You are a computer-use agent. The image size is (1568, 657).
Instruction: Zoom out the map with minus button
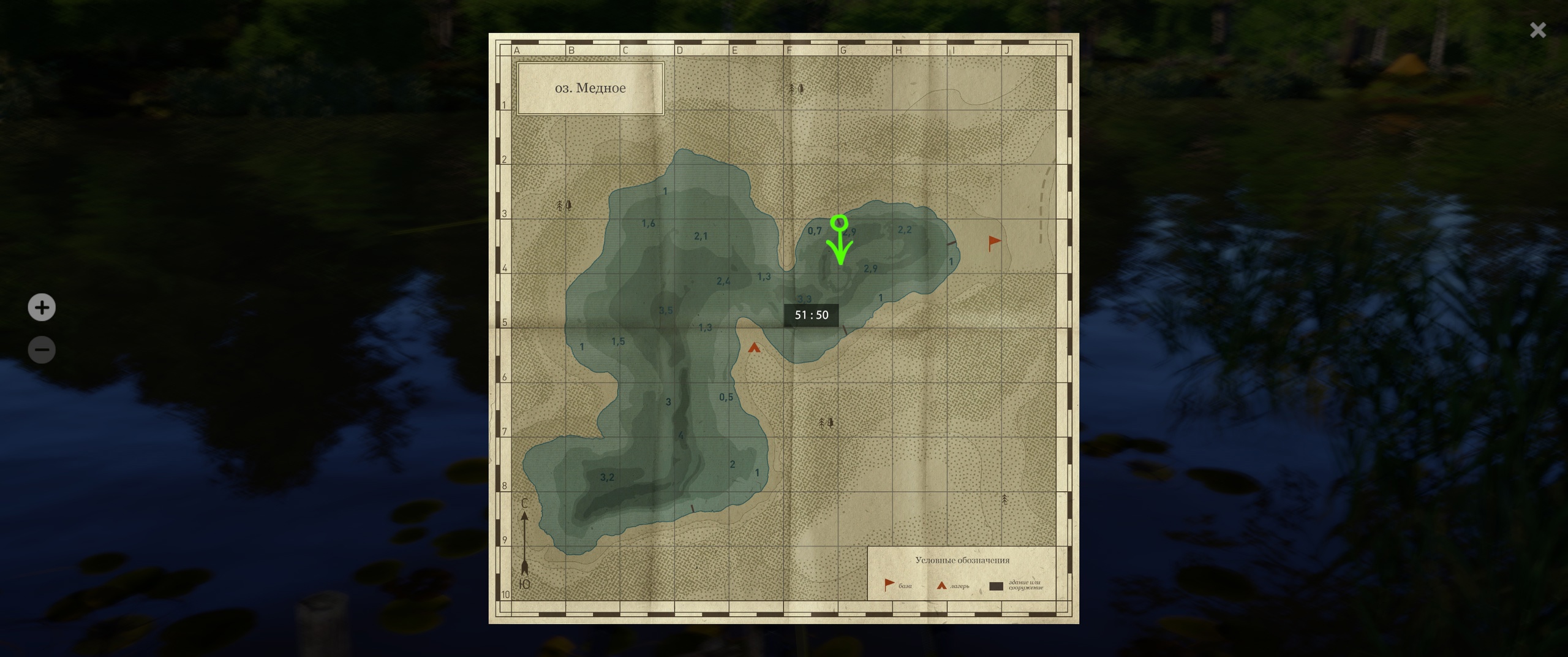[x=42, y=350]
